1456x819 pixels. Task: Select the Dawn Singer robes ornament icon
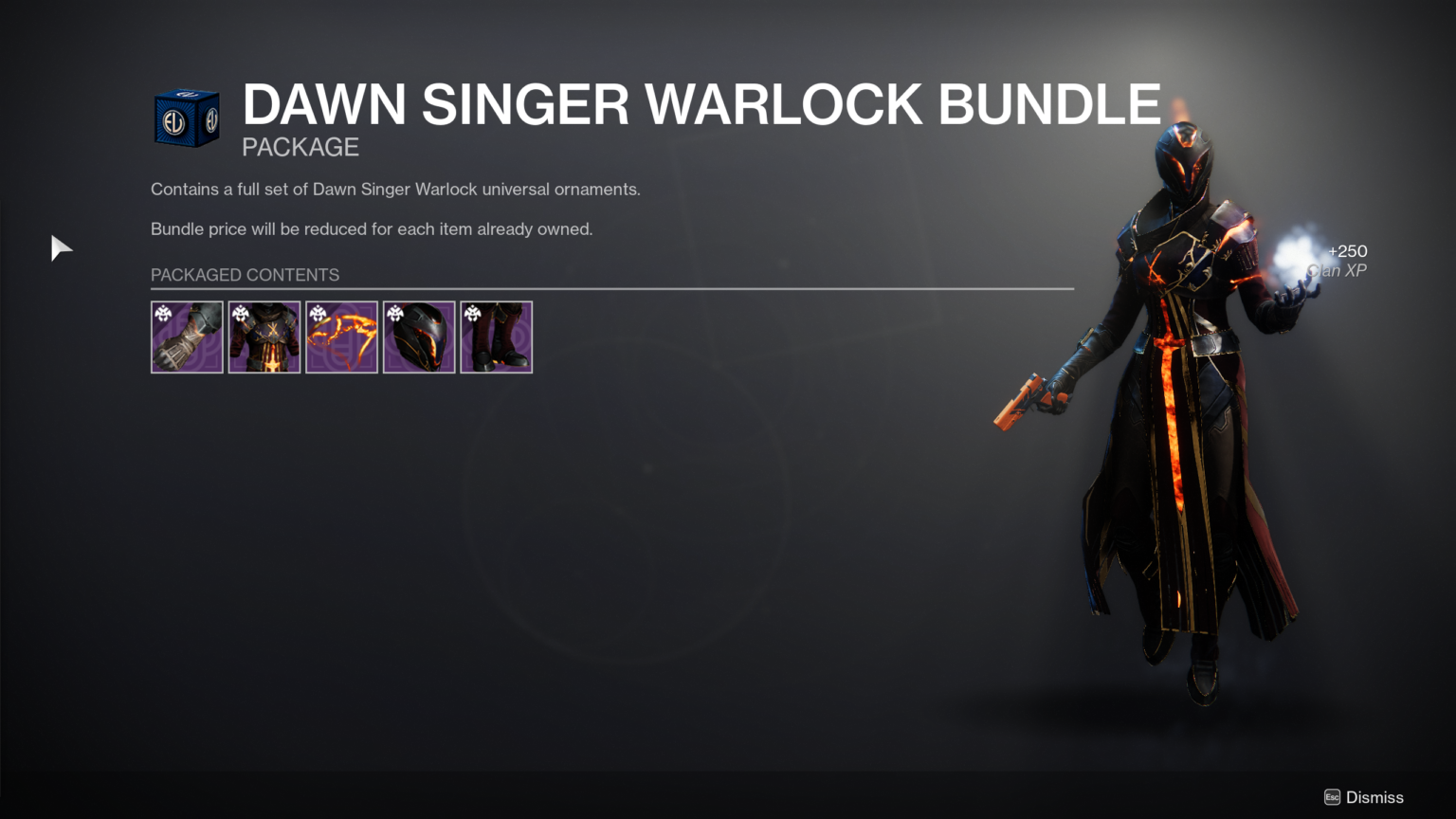point(264,337)
